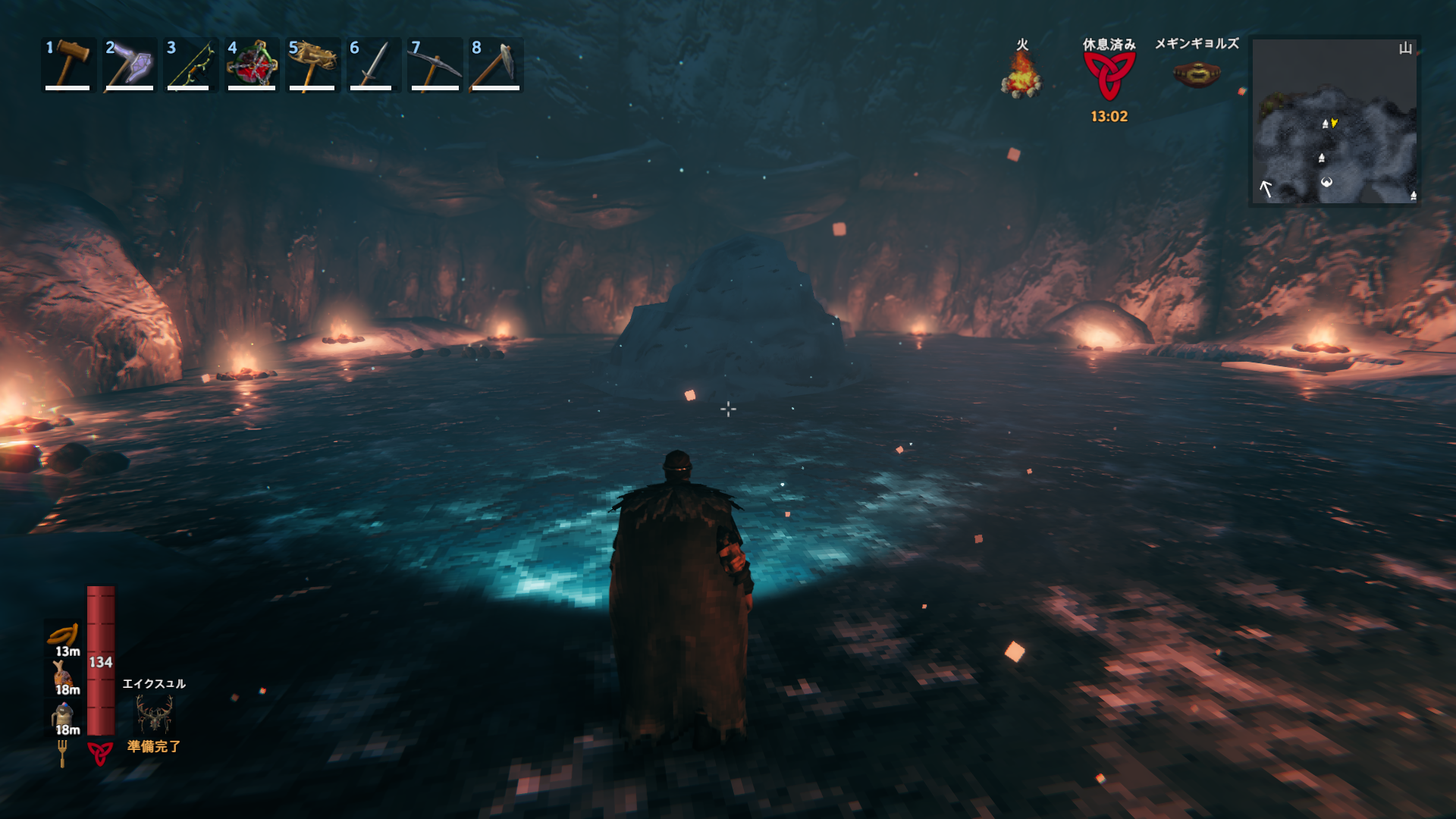Image resolution: width=1456 pixels, height=819 pixels.
Task: Choose the bow in hotbar slot 3
Action: [190, 64]
